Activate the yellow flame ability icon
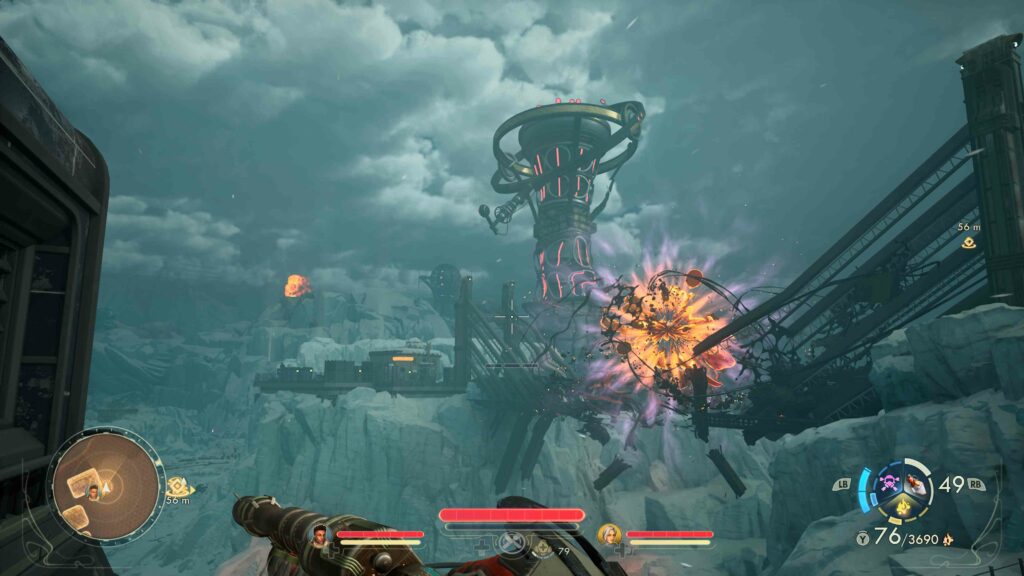 click(903, 508)
